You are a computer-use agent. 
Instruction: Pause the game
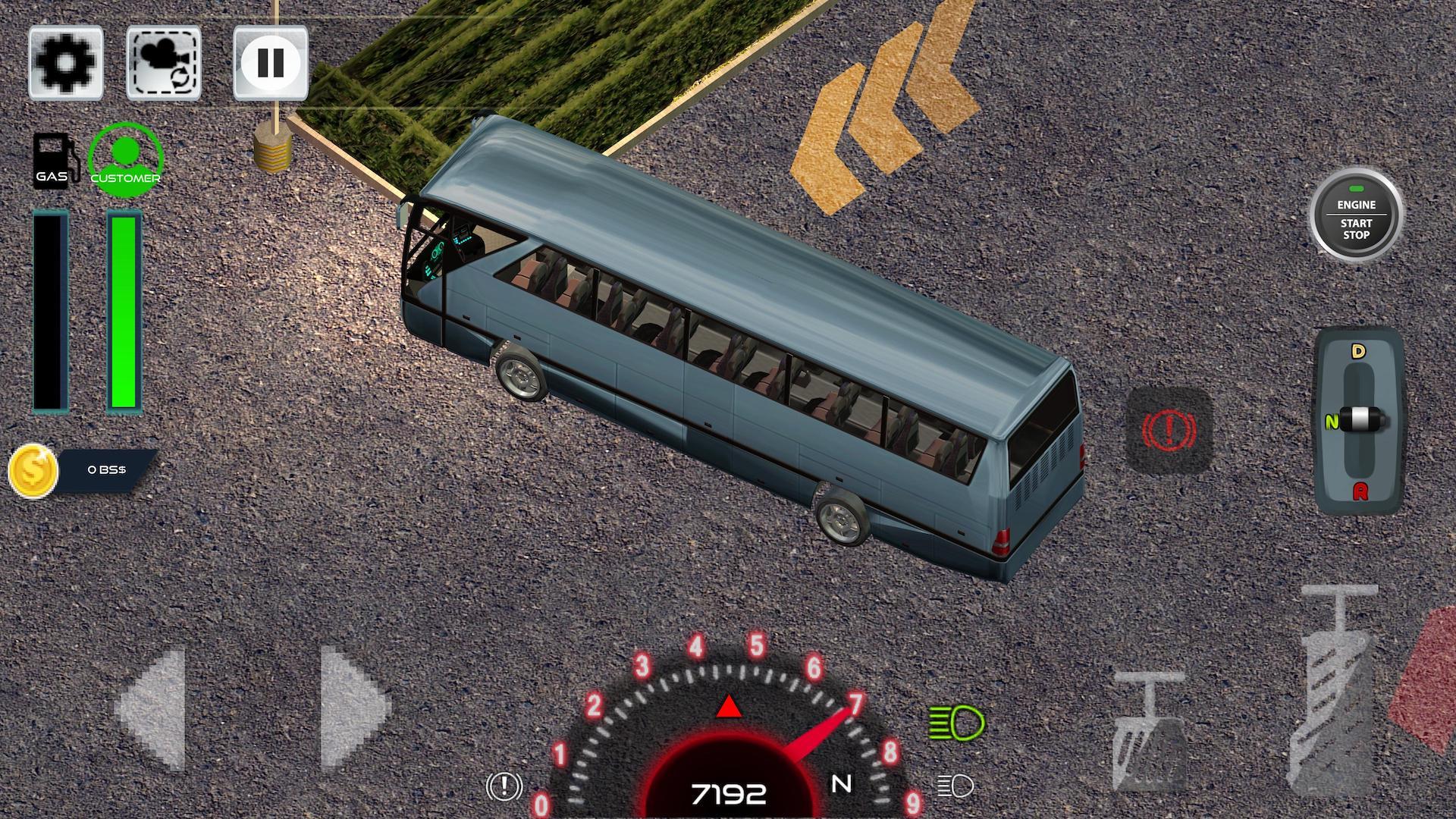271,63
